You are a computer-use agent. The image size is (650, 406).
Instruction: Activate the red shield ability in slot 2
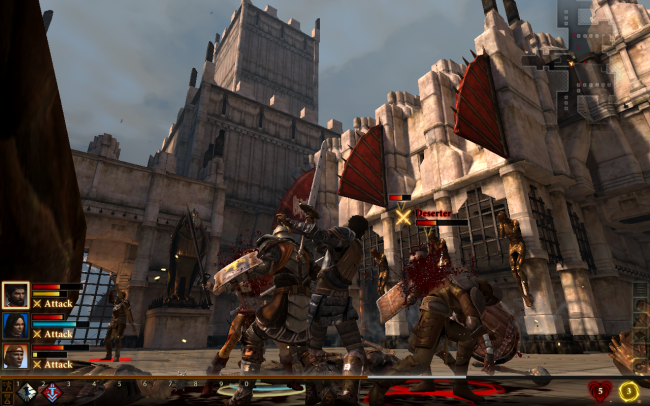tap(52, 393)
